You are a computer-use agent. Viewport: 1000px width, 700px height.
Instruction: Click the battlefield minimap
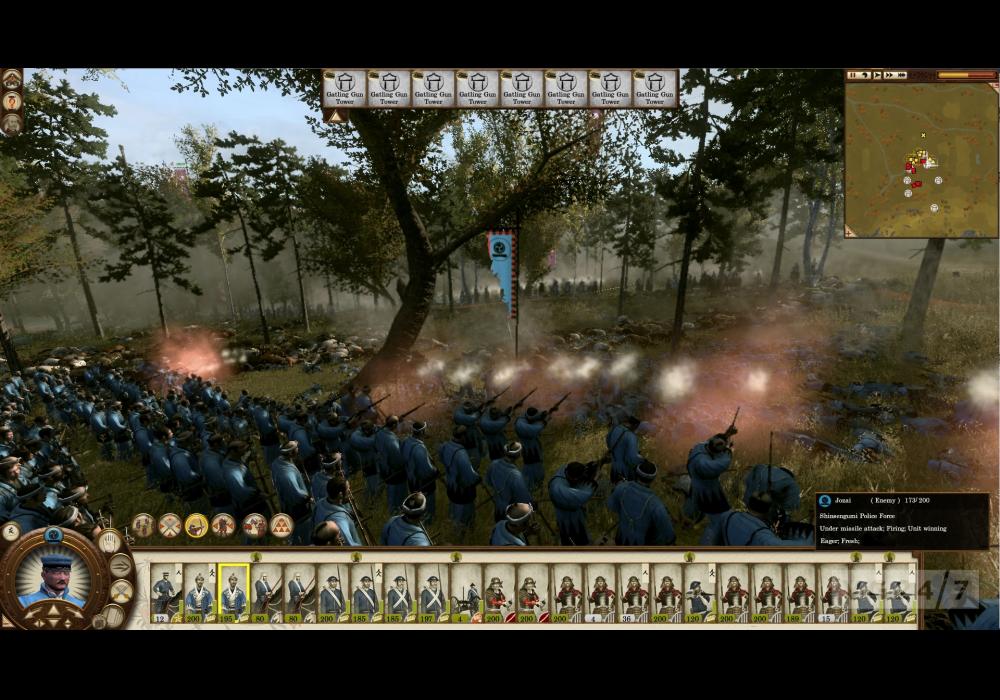click(x=920, y=160)
